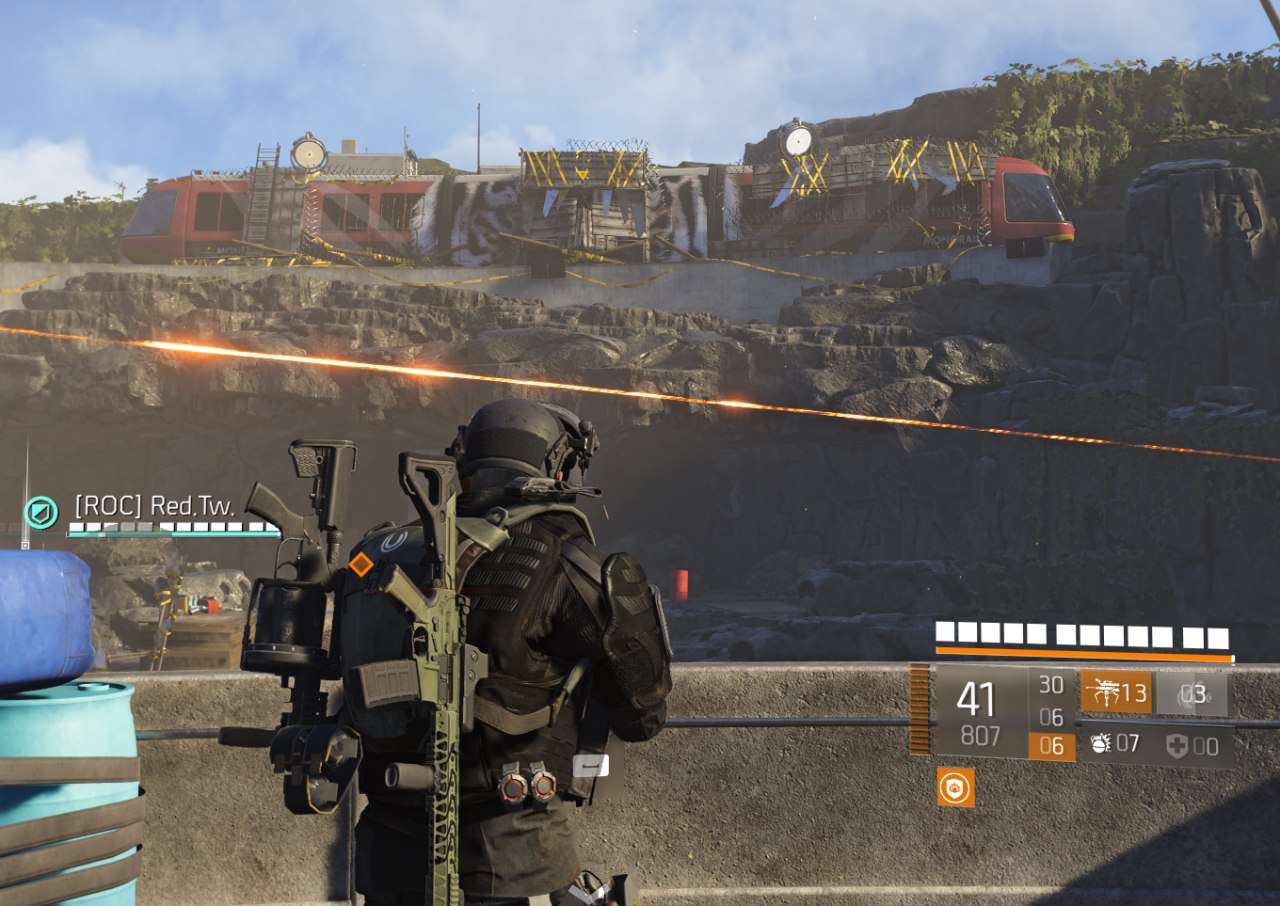
Task: Click the teal shield icon beside Red.Tw.
Action: [x=41, y=513]
